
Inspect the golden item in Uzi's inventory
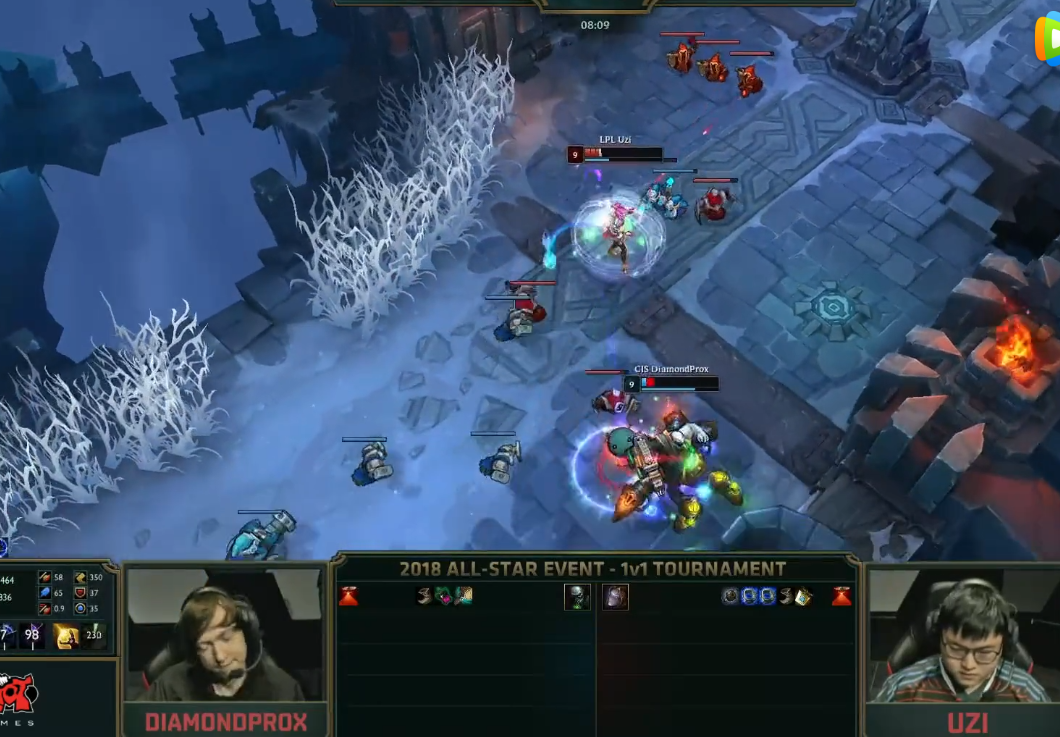tap(804, 596)
